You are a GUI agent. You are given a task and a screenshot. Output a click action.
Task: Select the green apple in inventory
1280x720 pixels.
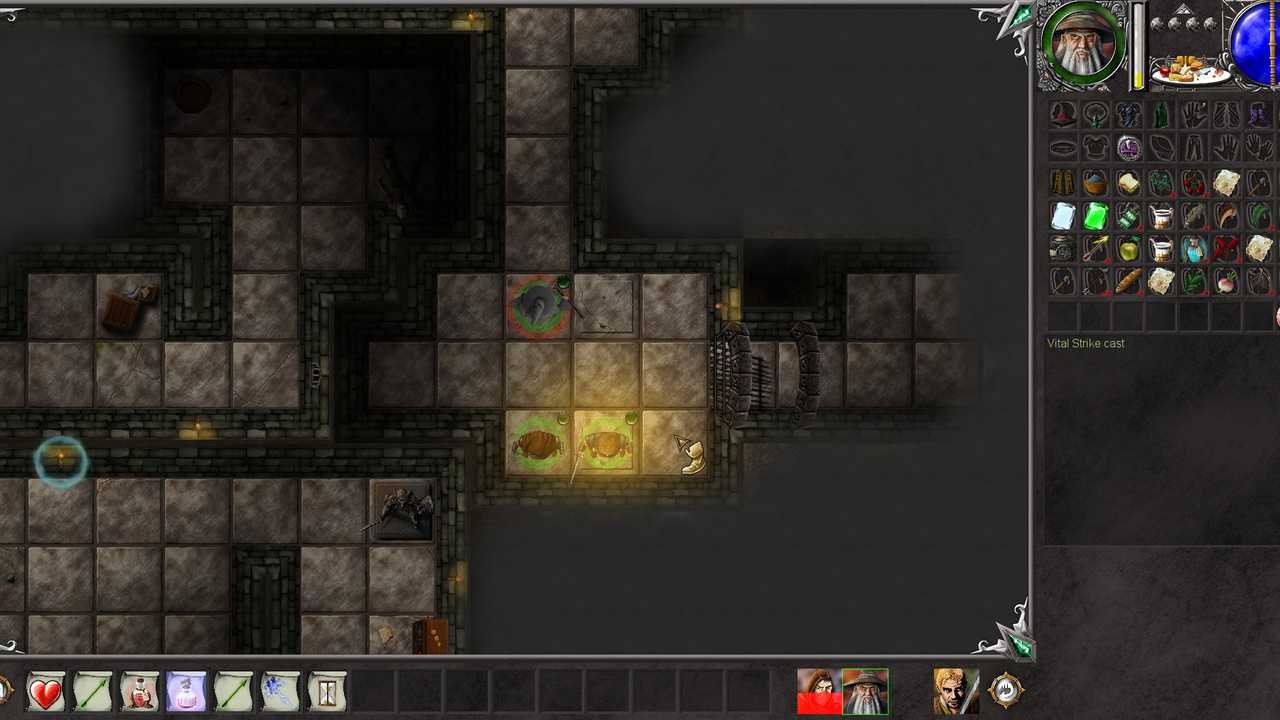(1128, 249)
